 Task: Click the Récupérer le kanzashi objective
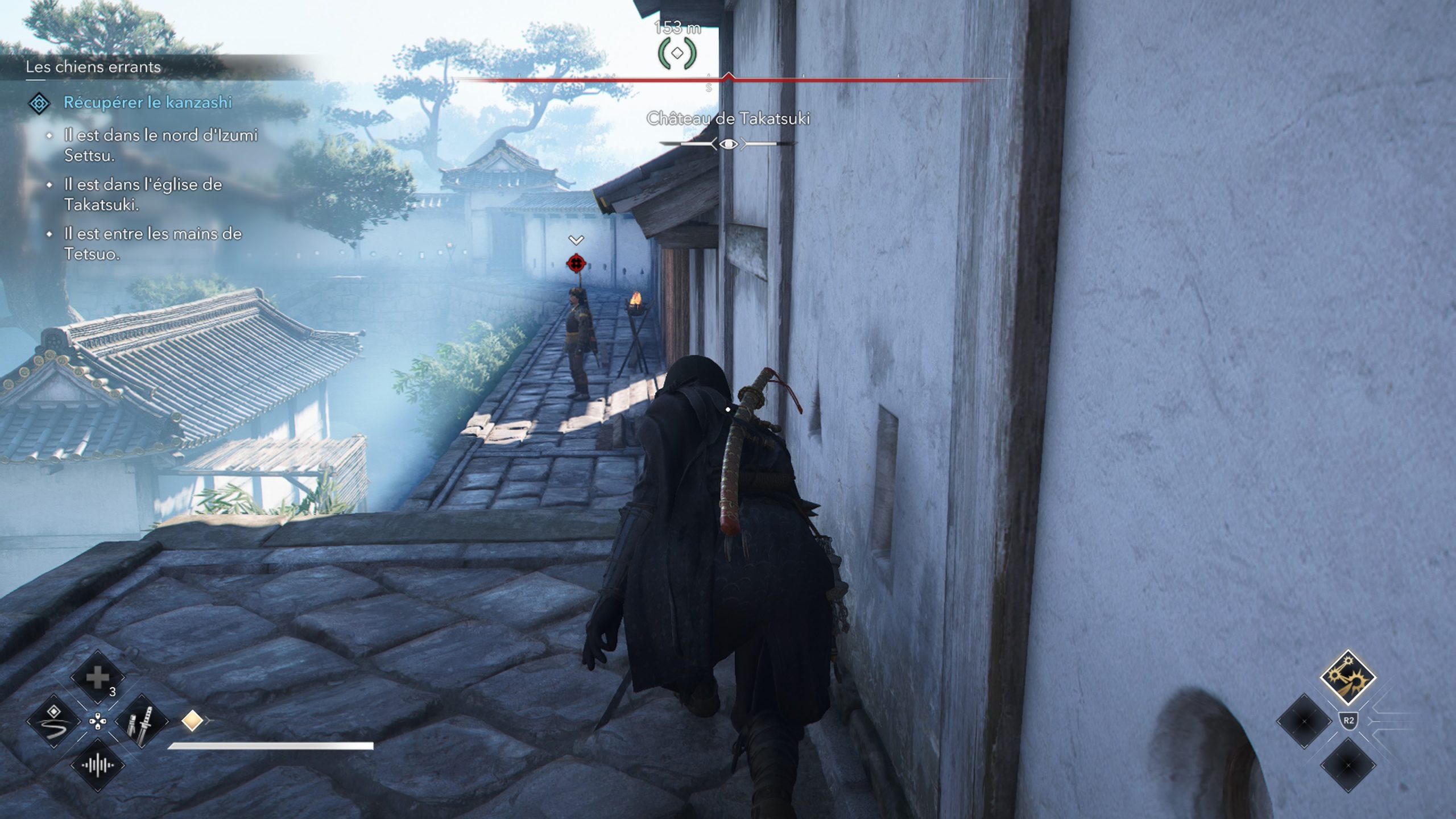147,102
